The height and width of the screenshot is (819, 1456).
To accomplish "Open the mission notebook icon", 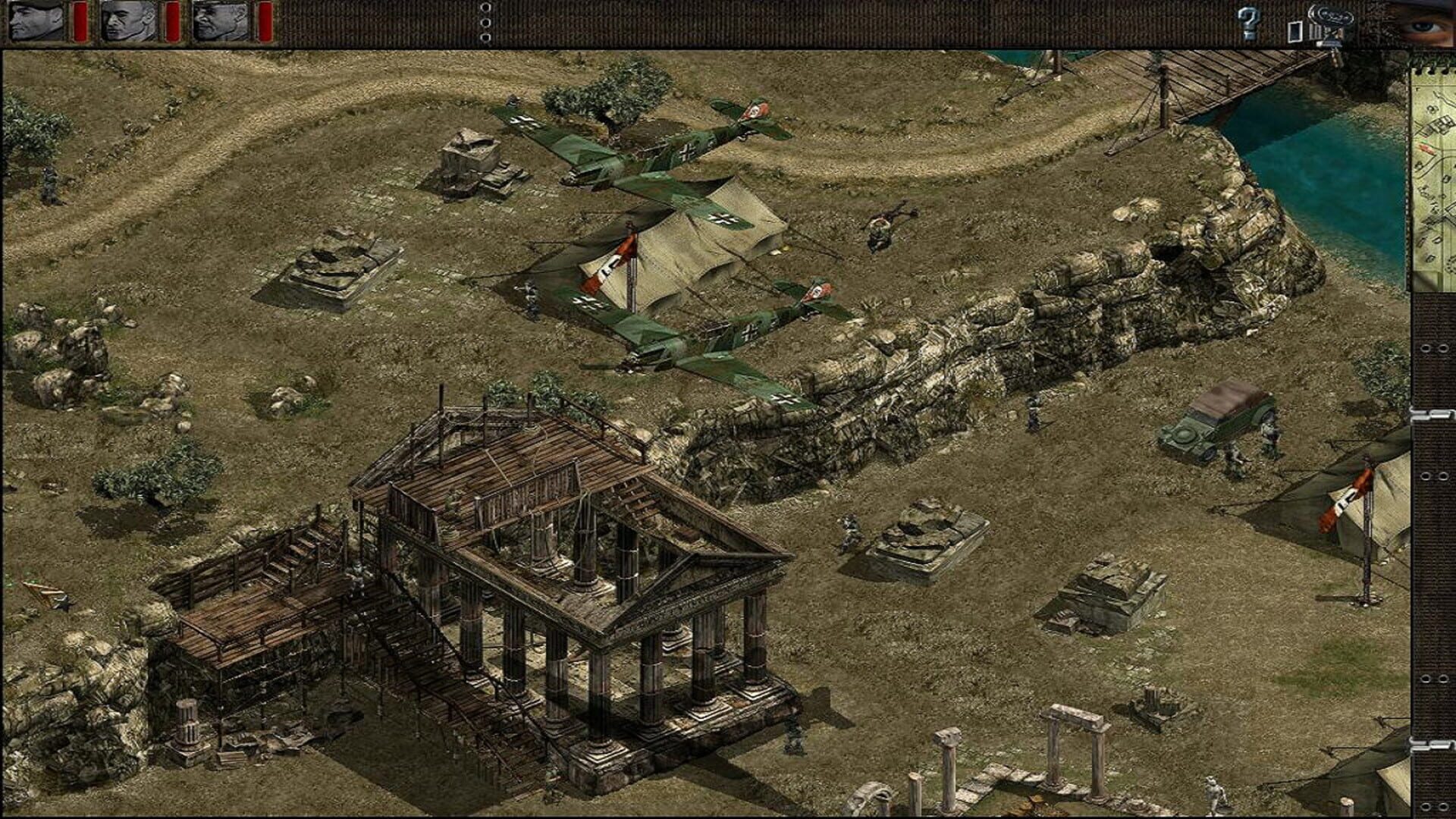I will point(1295,30).
